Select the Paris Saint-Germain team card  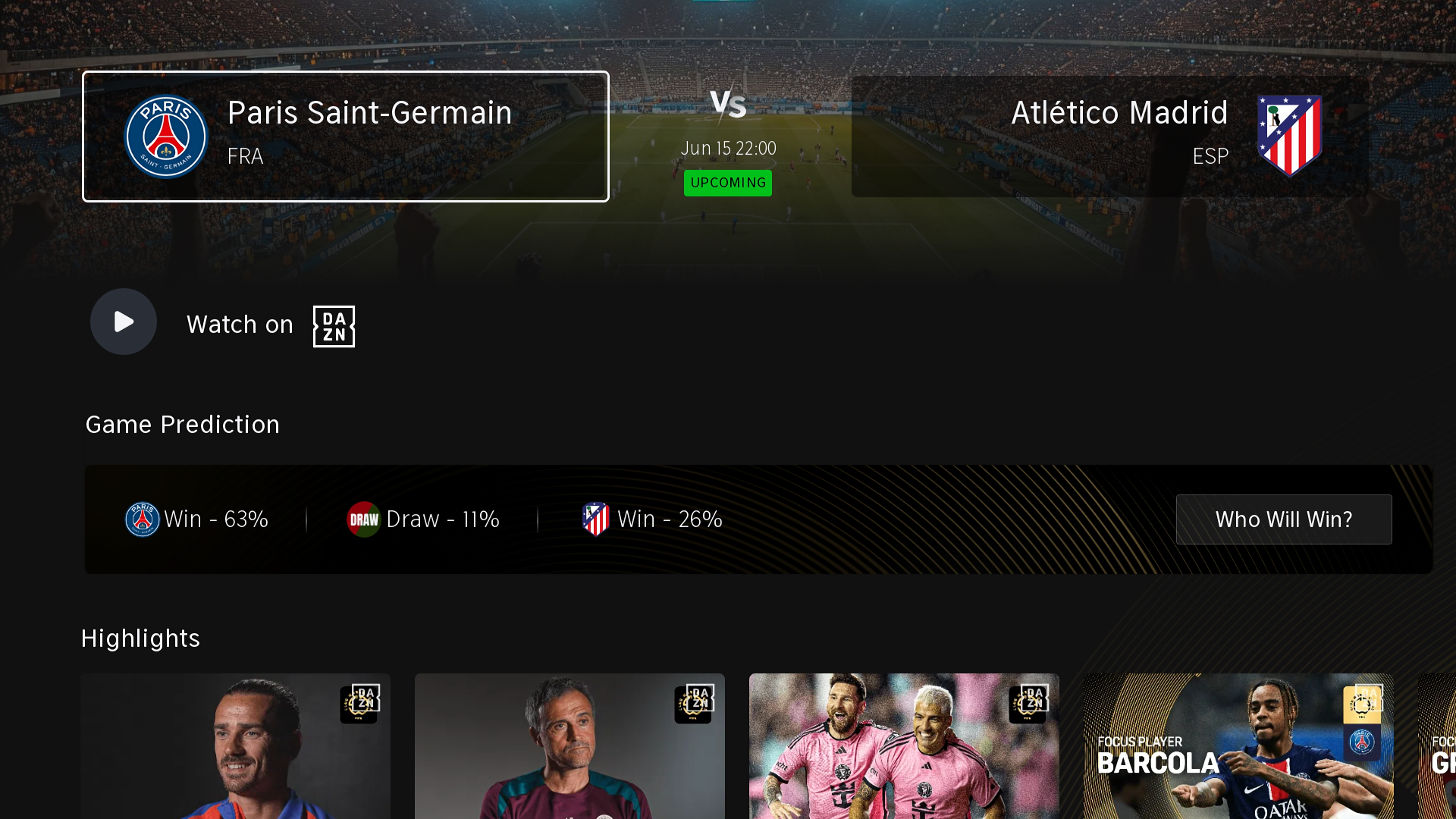click(346, 136)
